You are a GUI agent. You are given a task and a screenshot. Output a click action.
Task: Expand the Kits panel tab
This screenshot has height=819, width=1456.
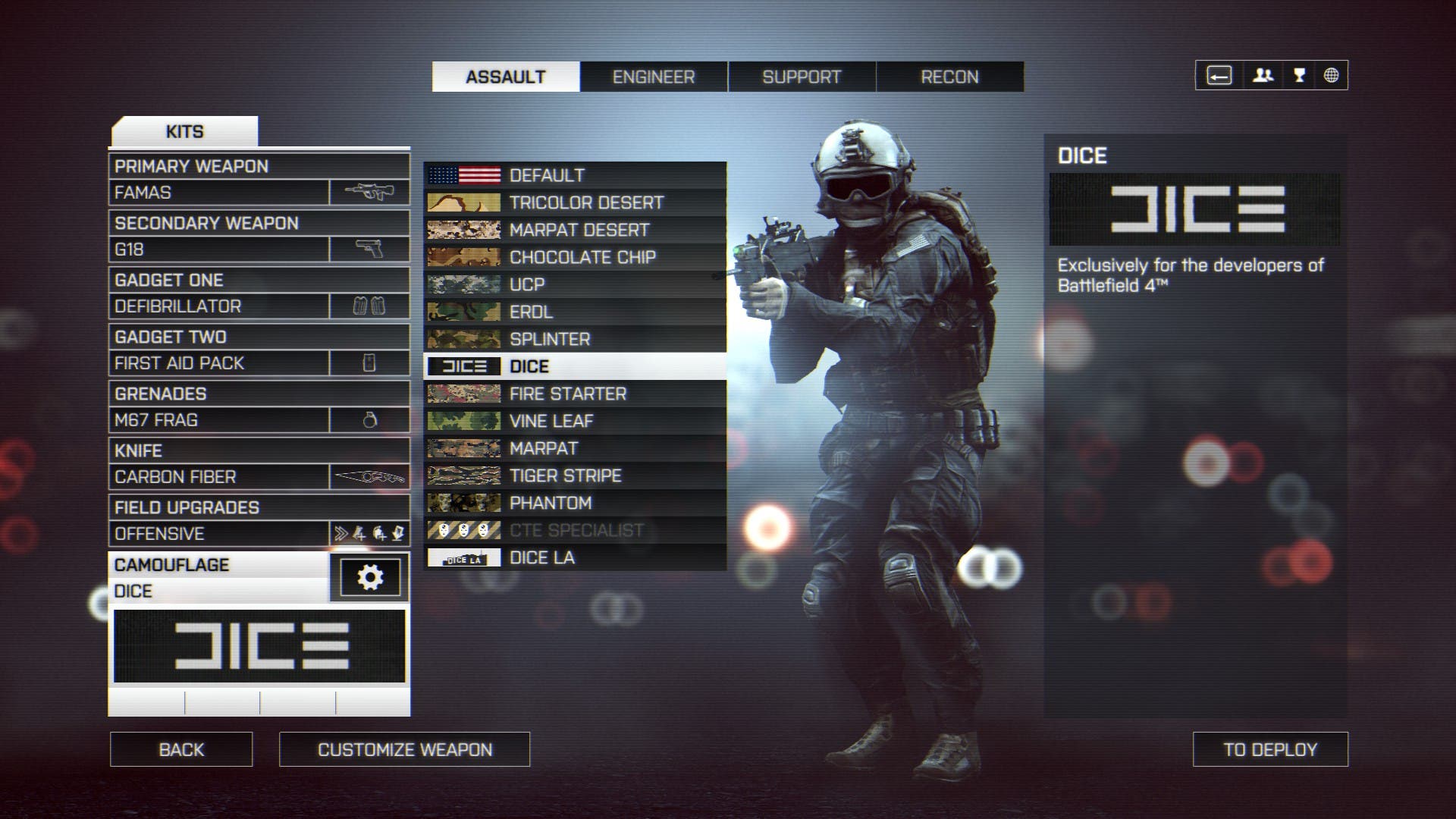[x=184, y=130]
